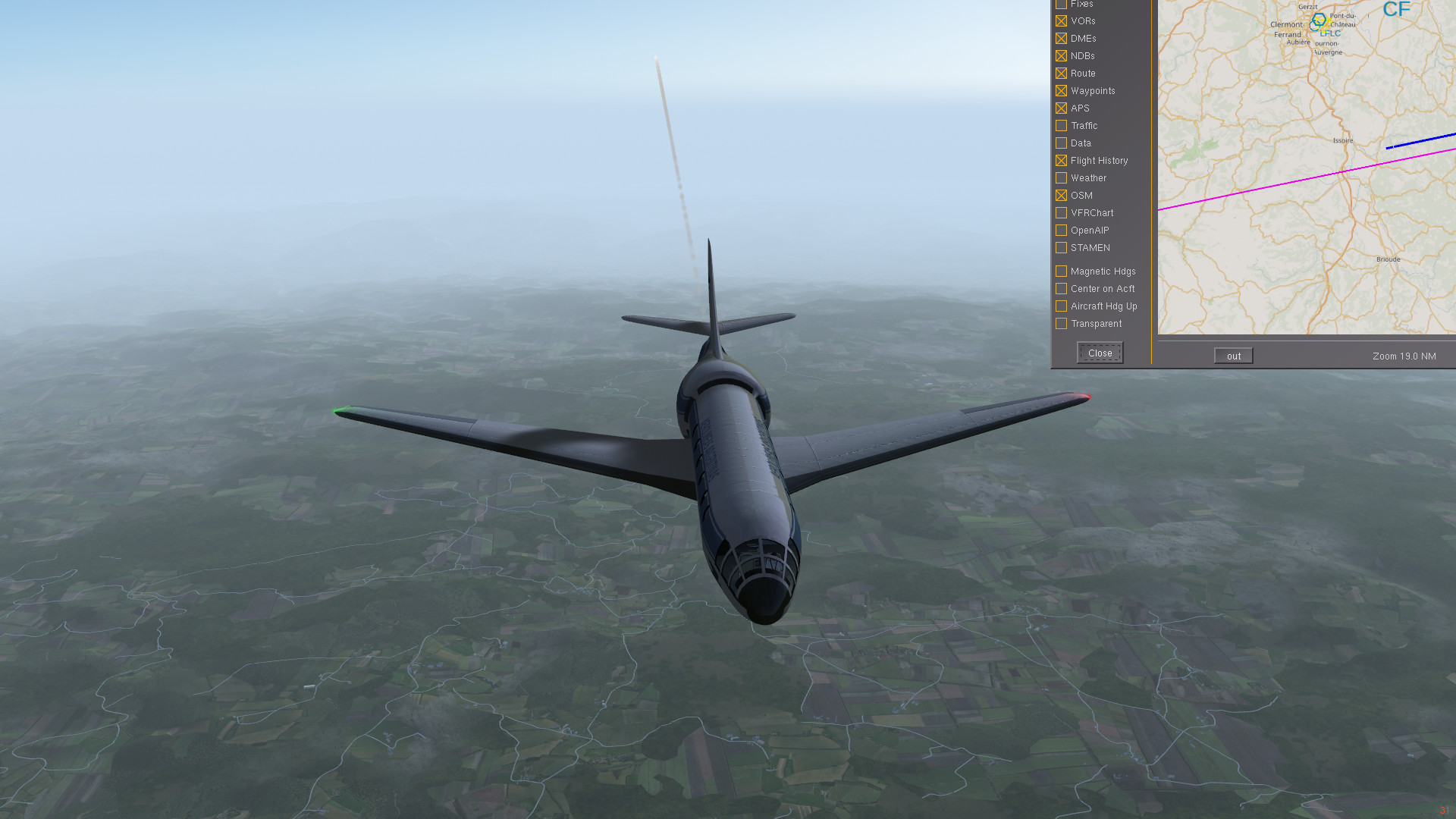Uncheck the DMEs option
1456x819 pixels.
[1061, 38]
